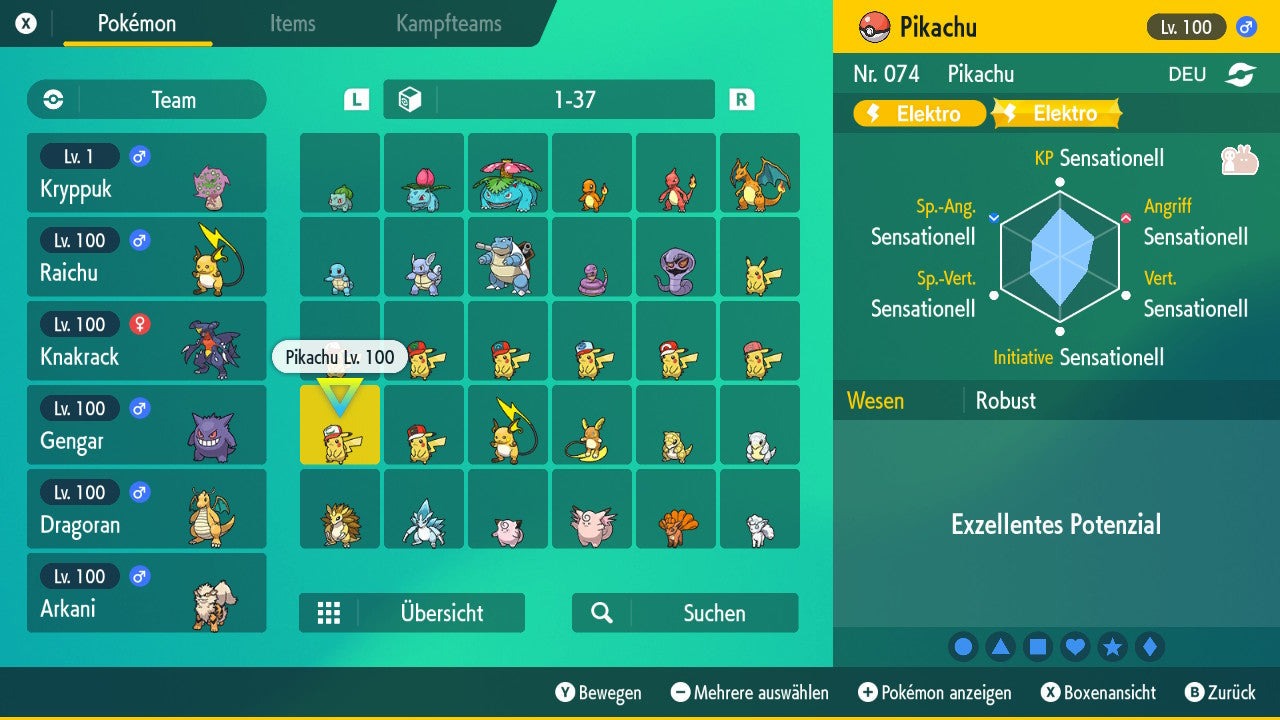The width and height of the screenshot is (1280, 720).
Task: Select the highlighted Pikachu Lv. 100 in the box
Action: point(340,425)
